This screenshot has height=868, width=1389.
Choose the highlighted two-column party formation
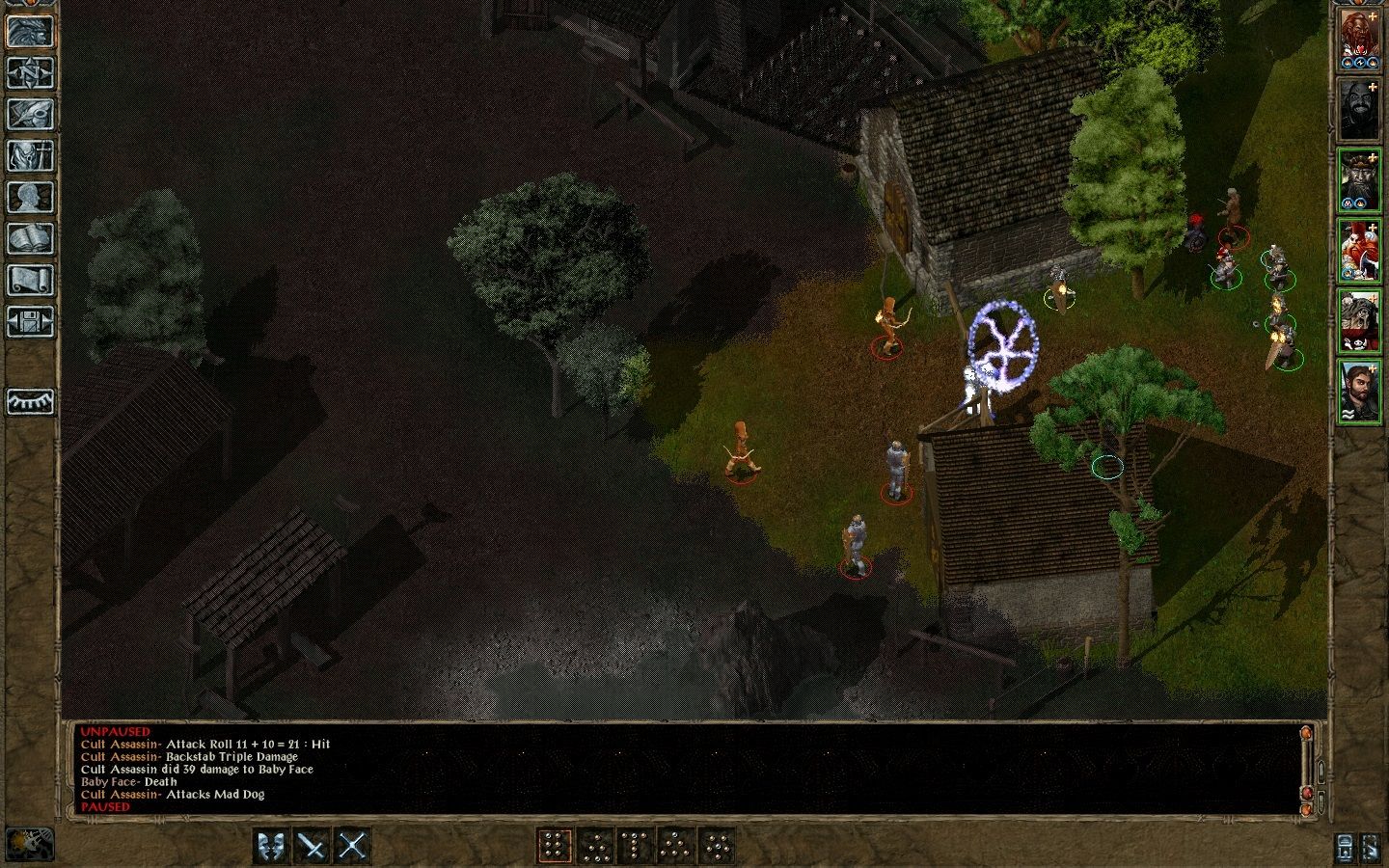pos(555,846)
